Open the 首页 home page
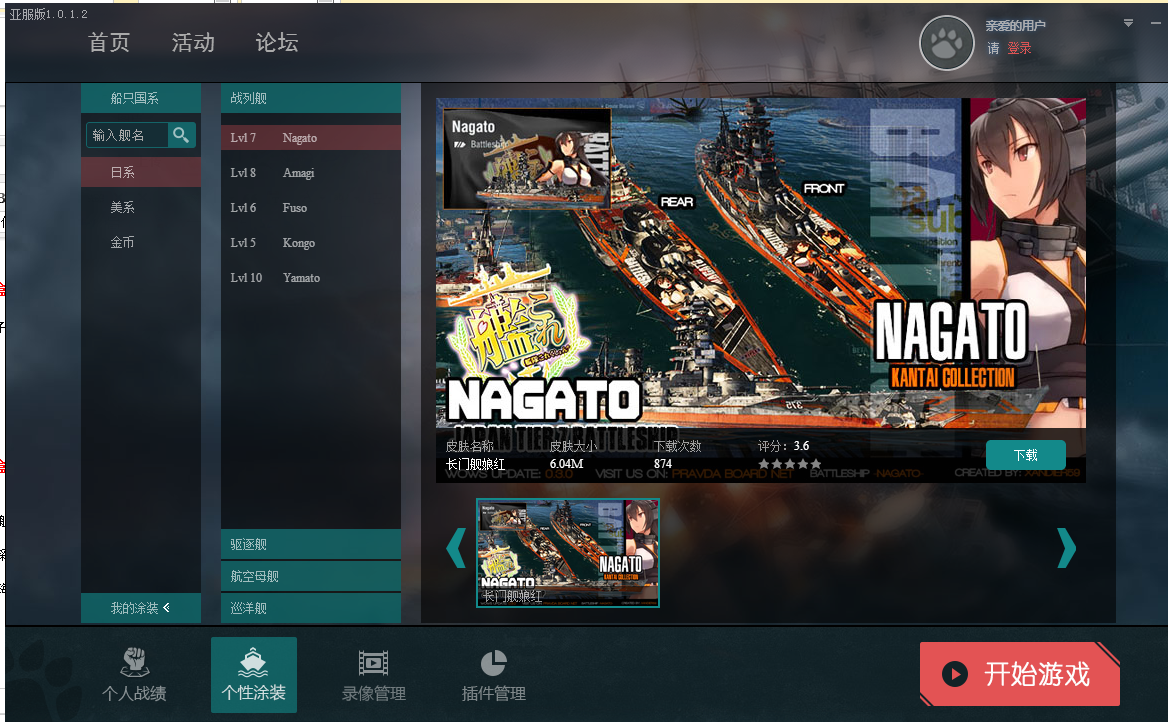Viewport: 1168px width, 722px height. pyautogui.click(x=109, y=43)
